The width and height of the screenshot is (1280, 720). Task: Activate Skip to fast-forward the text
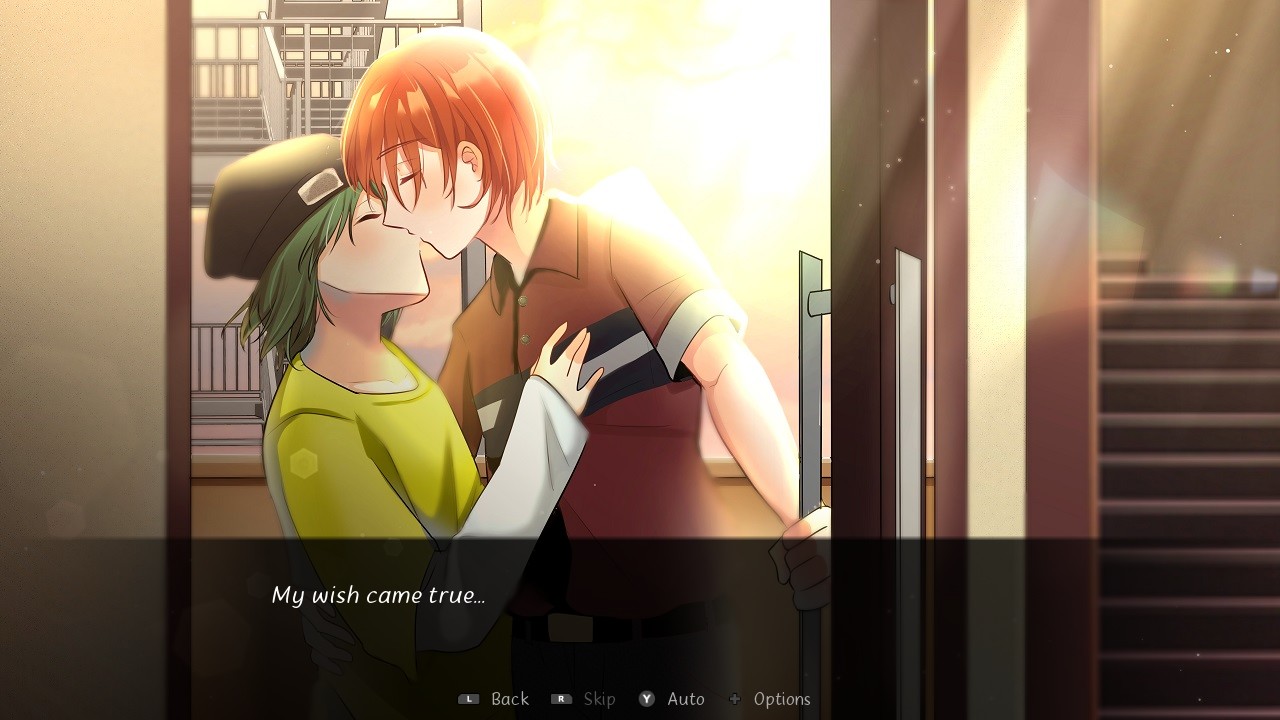597,699
